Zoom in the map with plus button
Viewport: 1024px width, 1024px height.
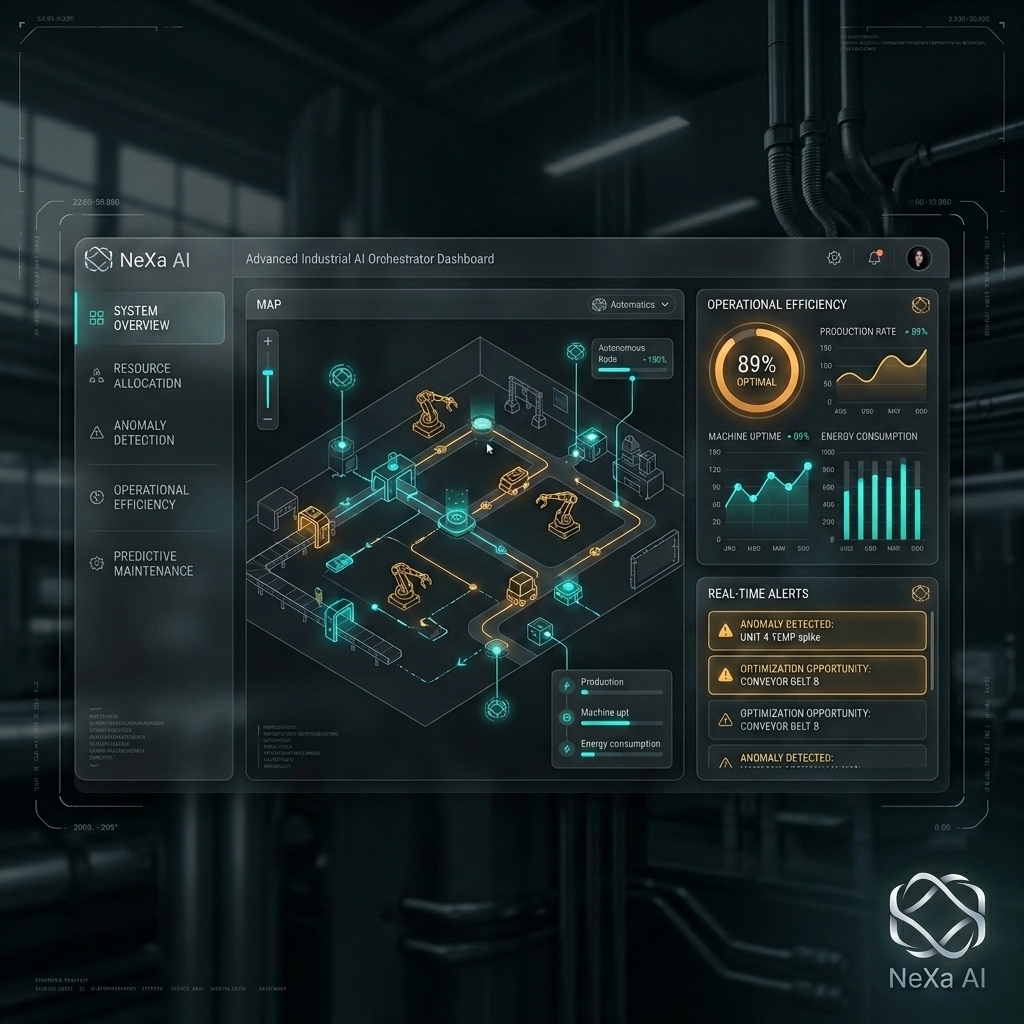267,342
